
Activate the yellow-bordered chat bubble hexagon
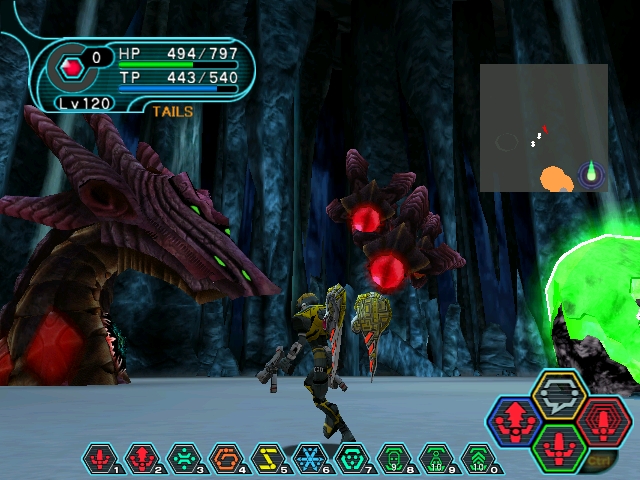[560, 394]
